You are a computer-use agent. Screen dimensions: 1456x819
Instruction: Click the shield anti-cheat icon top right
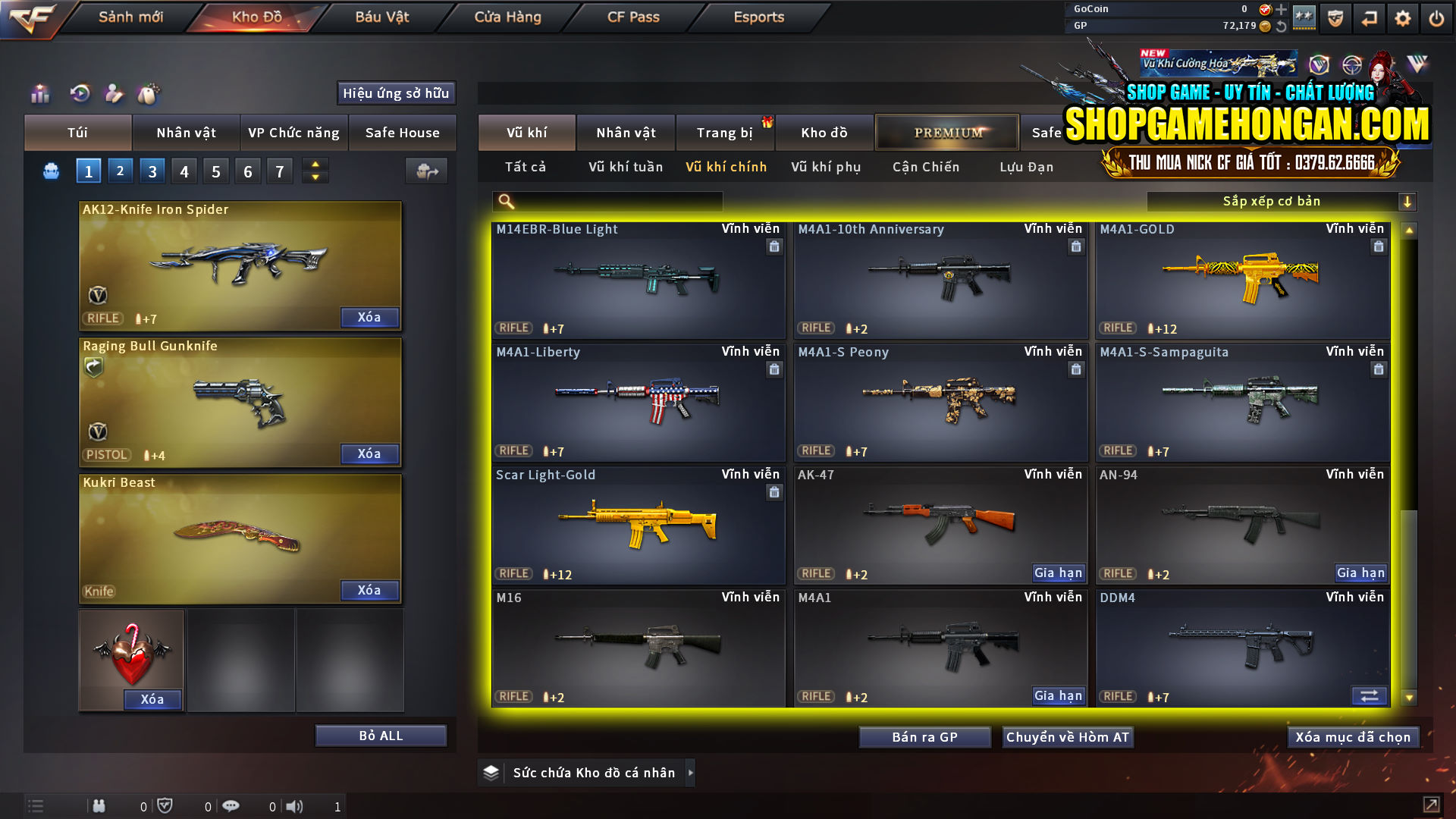1334,17
